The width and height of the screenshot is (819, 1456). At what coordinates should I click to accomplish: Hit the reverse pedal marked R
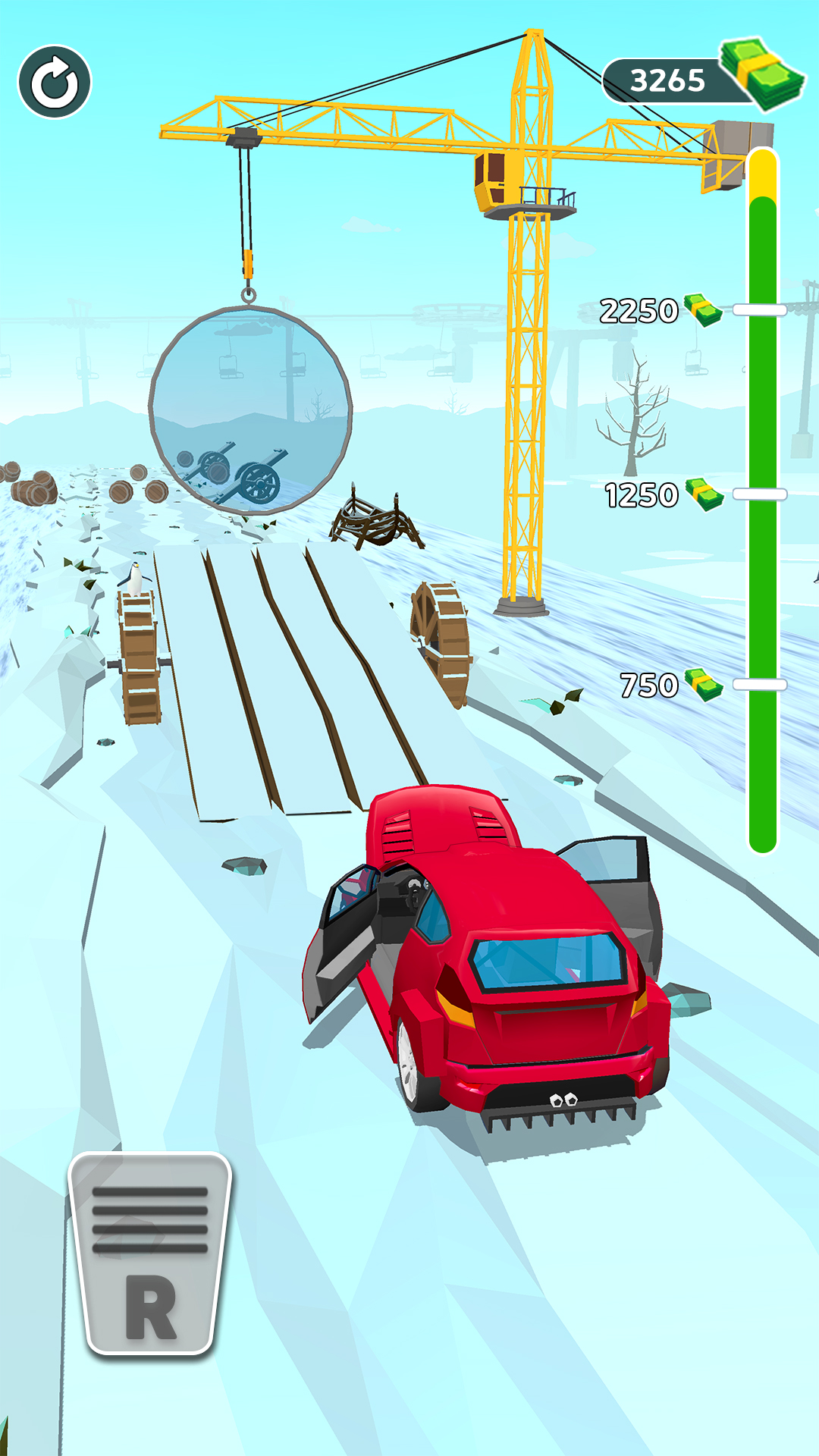(150, 1254)
